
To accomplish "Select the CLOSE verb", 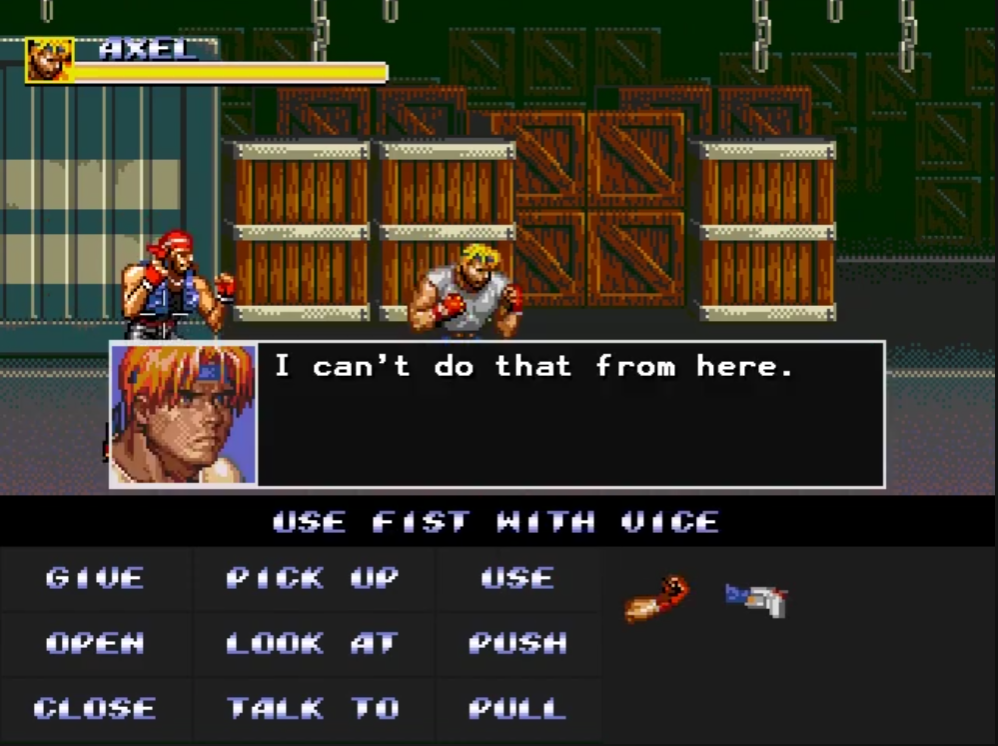I will coord(95,709).
